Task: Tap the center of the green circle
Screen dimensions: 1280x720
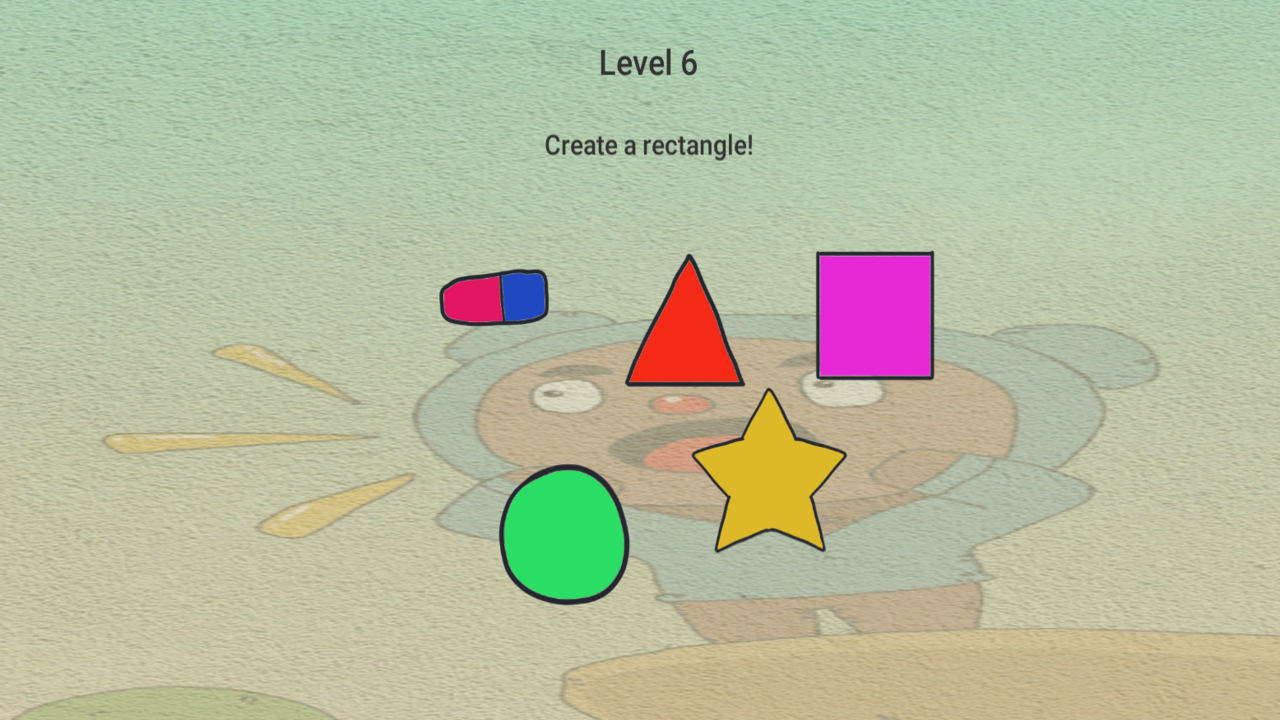Action: point(563,535)
